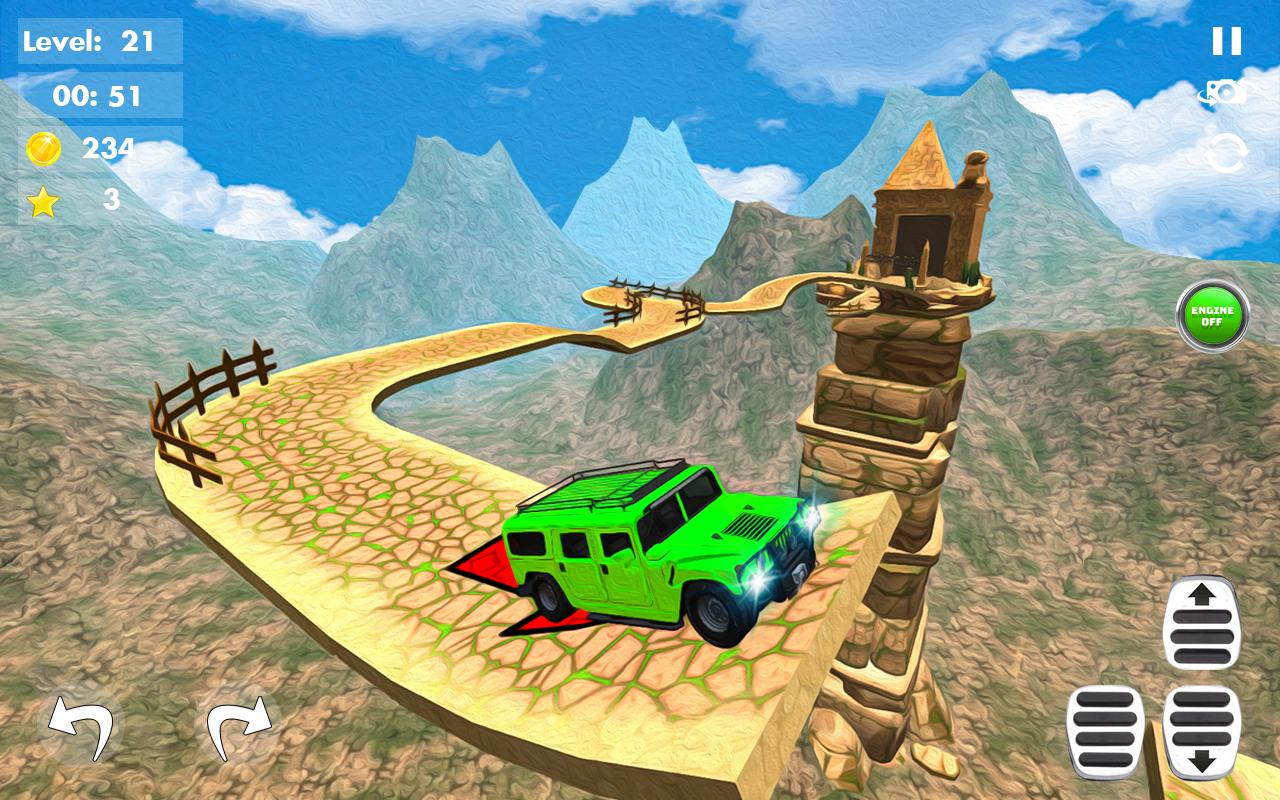
Task: Tap the wooden fence along the track
Action: pyautogui.click(x=215, y=390)
